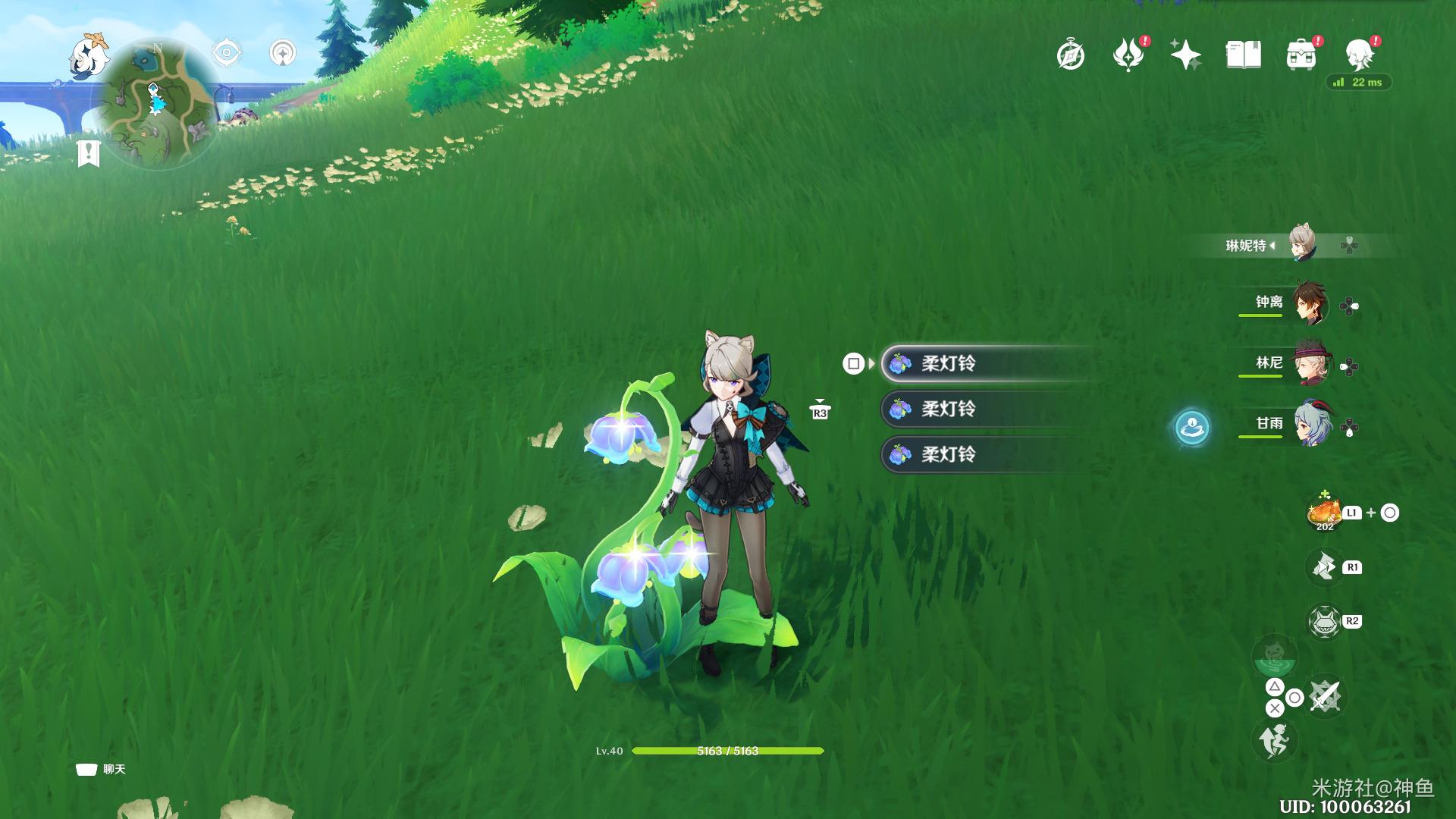This screenshot has height=819, width=1456.
Task: Open the four-pointed star Wish icon
Action: coord(1185,55)
